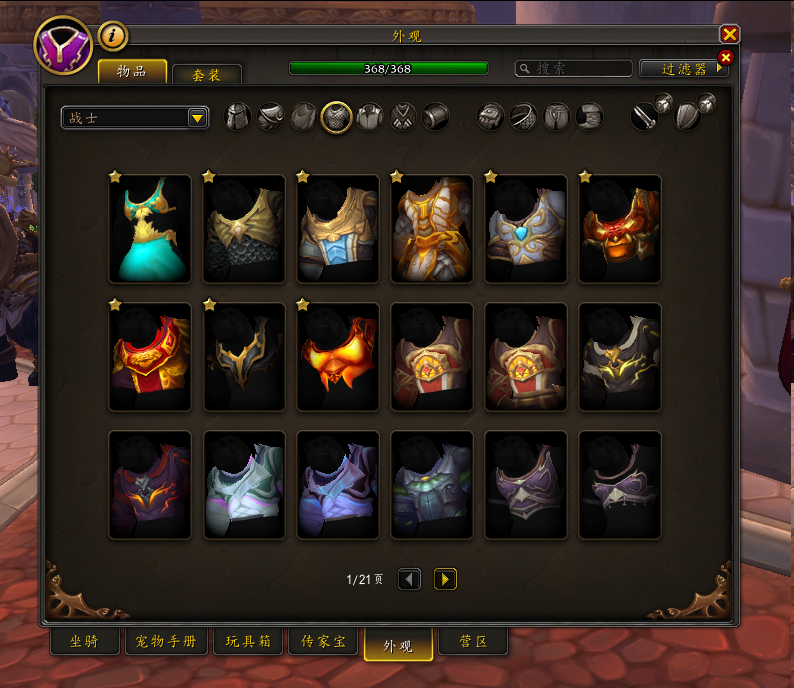Viewport: 794px width, 688px height.
Task: Open the 传家宝 heirlooms tab
Action: point(324,642)
